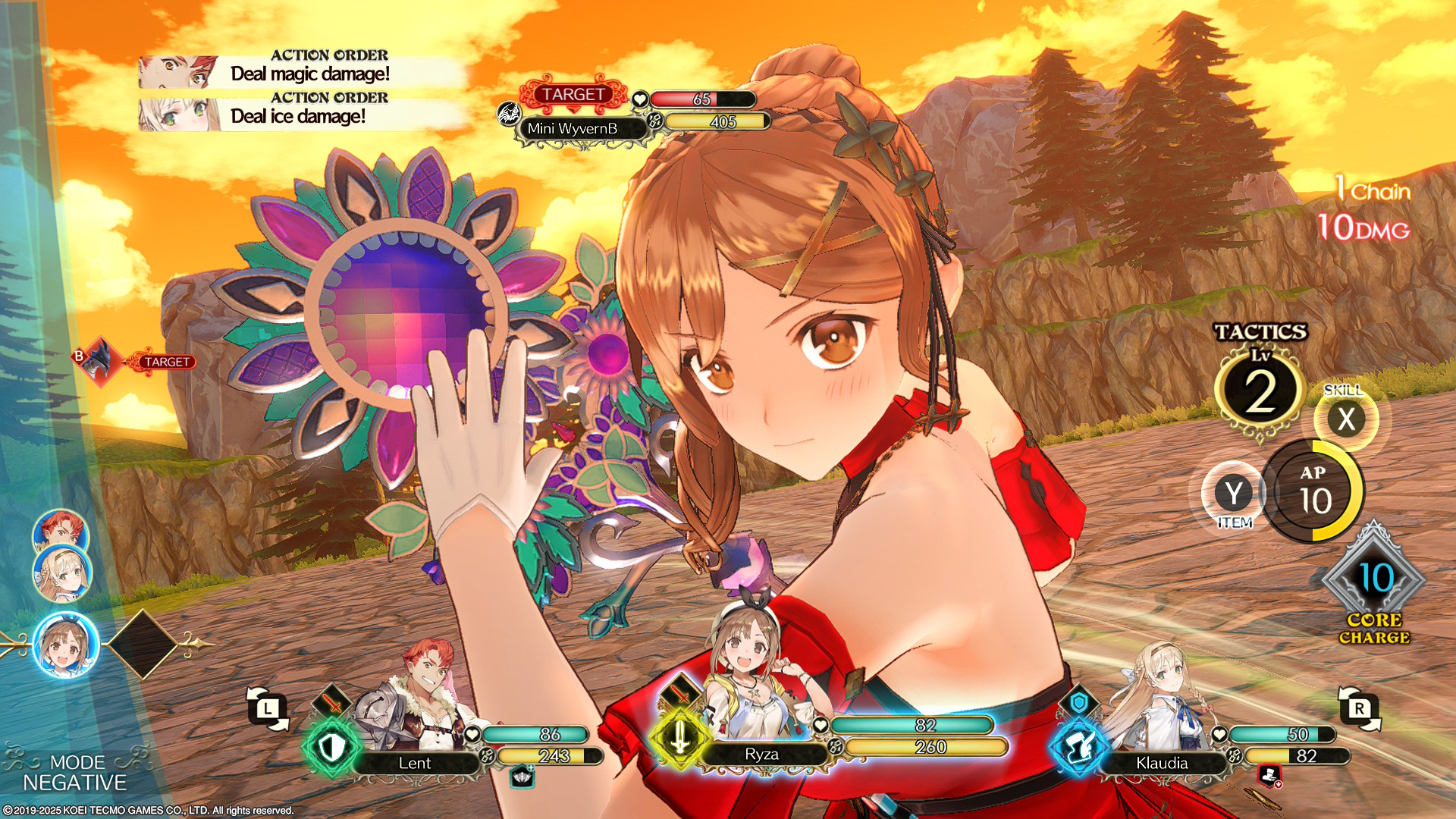
Task: Click the status icon beneath Lent's gauges
Action: pos(522,777)
